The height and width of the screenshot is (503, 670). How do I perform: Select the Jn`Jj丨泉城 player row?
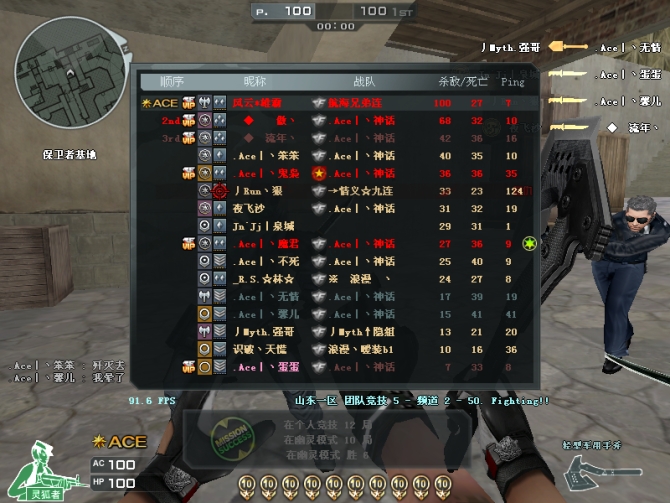point(338,226)
